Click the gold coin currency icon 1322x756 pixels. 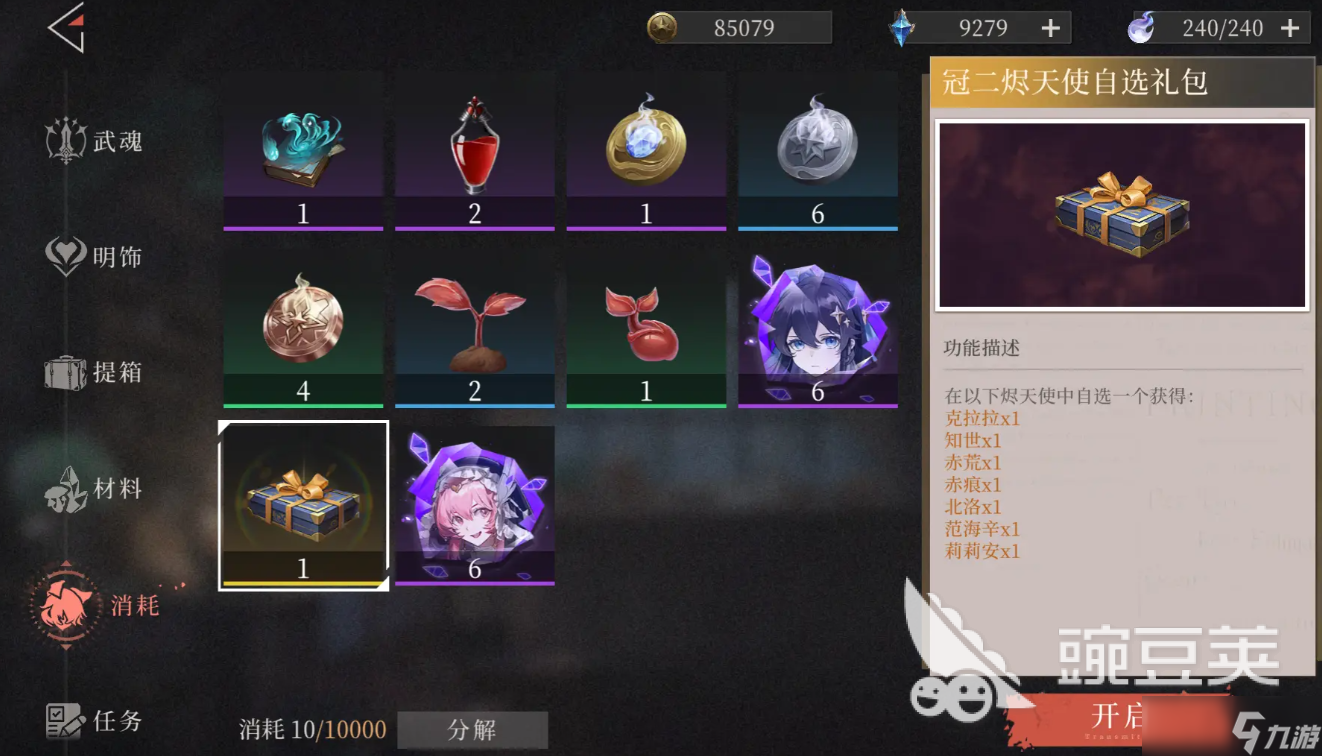pos(660,27)
